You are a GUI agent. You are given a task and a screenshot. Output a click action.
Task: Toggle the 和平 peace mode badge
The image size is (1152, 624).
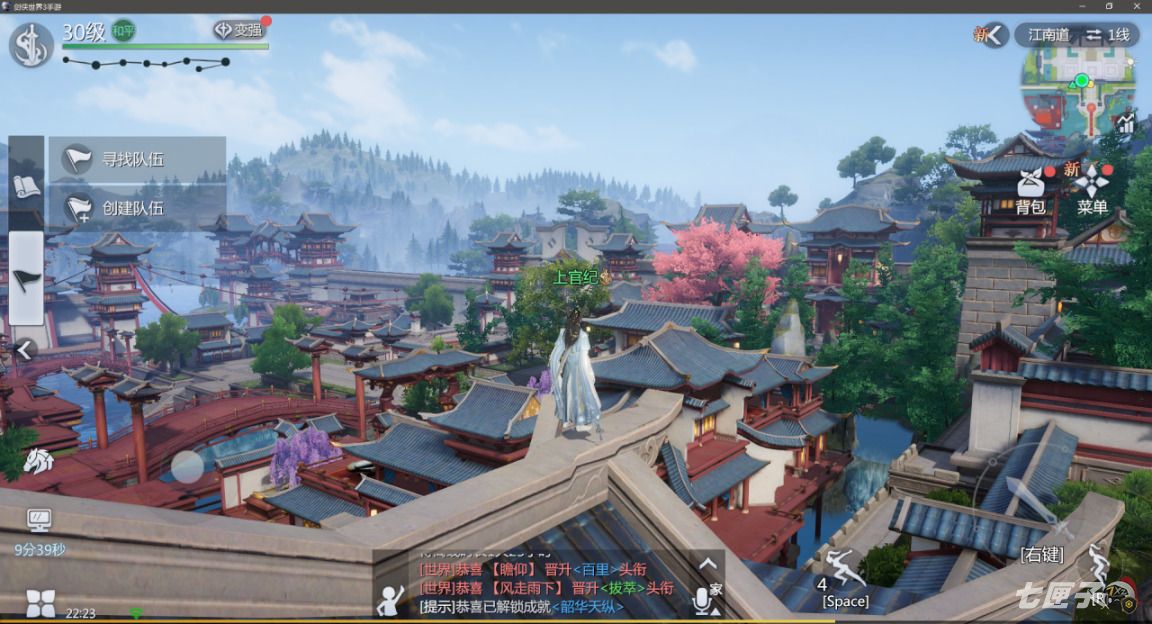pos(123,31)
